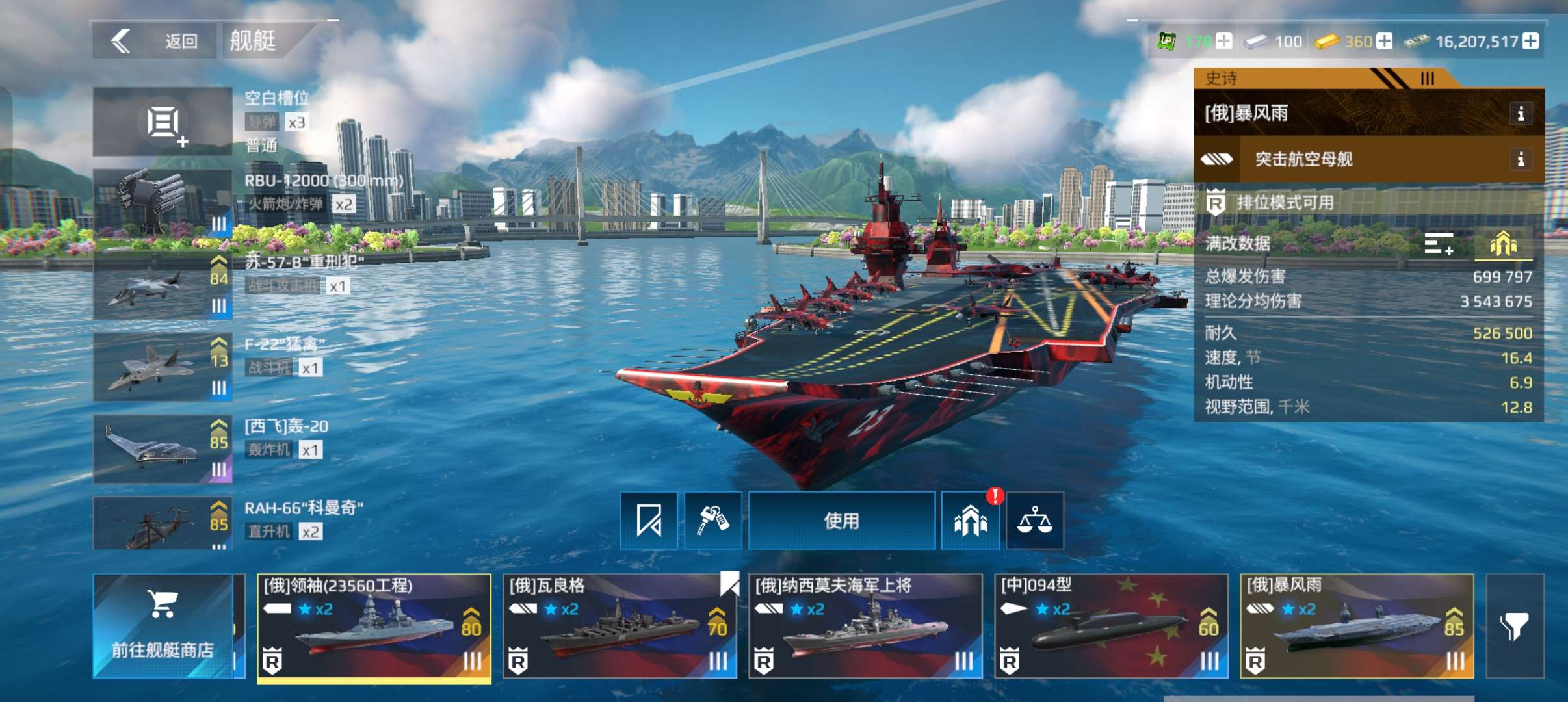Open the ship filter funnel button
Image resolution: width=1568 pixels, height=702 pixels.
[1515, 626]
